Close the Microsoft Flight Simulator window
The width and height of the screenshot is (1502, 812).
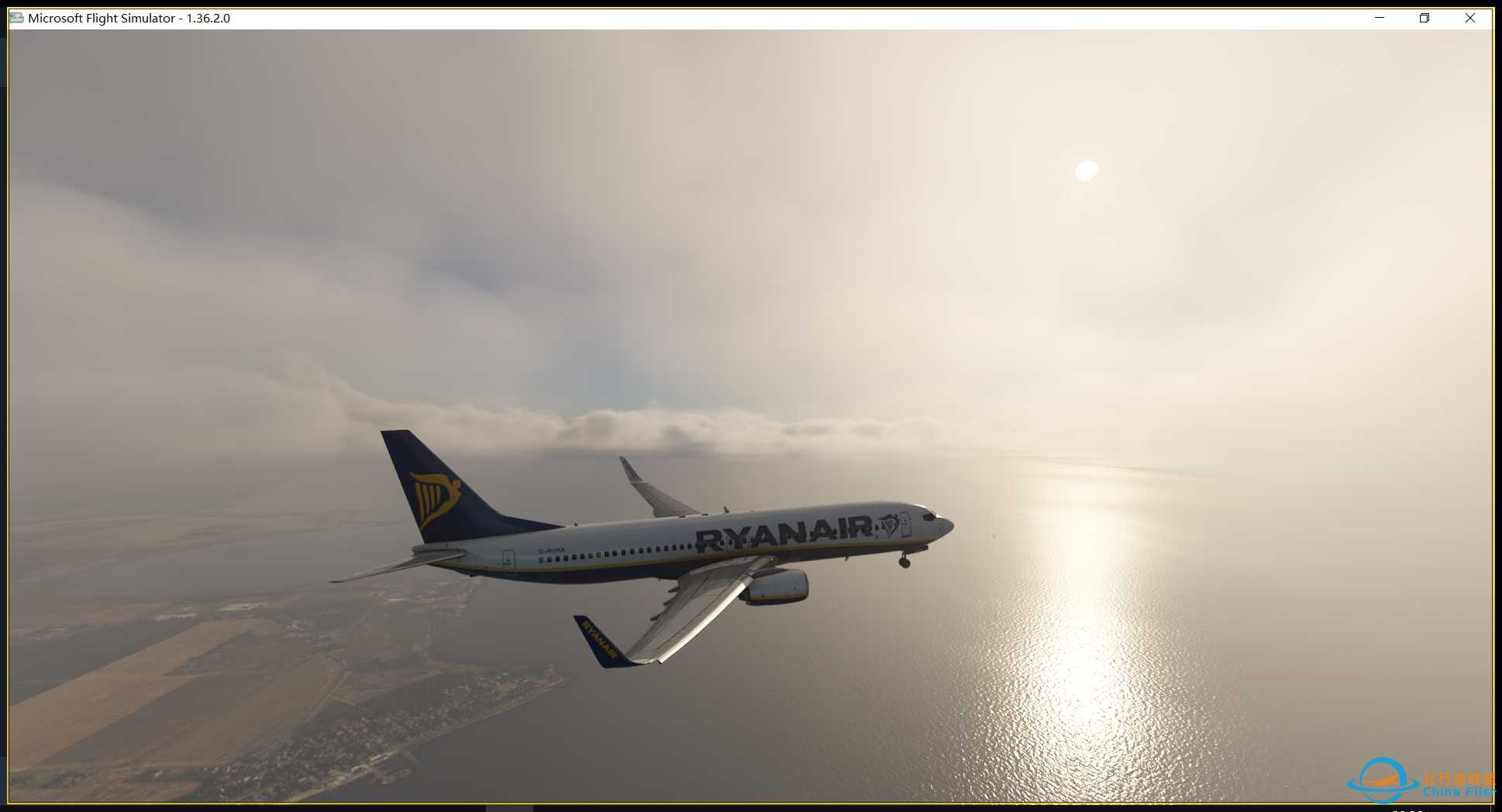coord(1469,18)
